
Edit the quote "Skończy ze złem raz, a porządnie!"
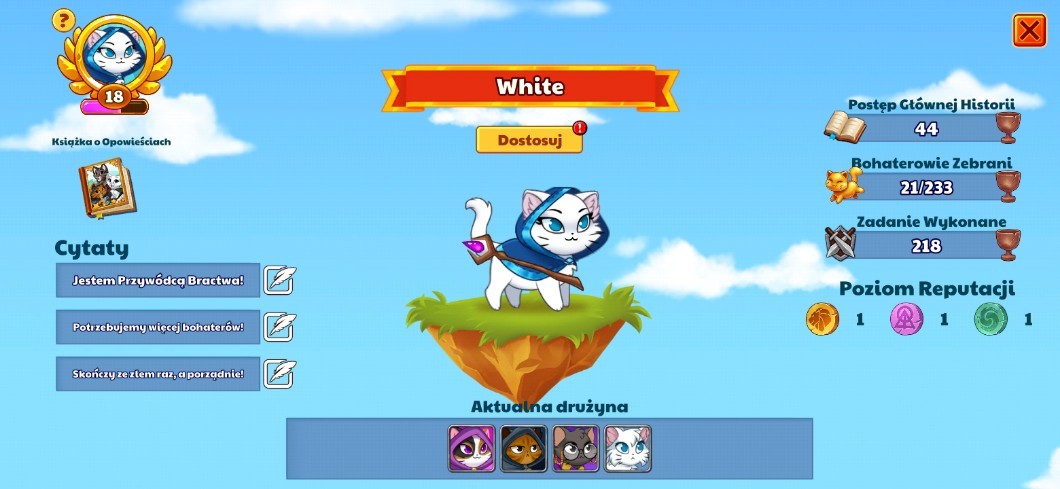pyautogui.click(x=279, y=373)
